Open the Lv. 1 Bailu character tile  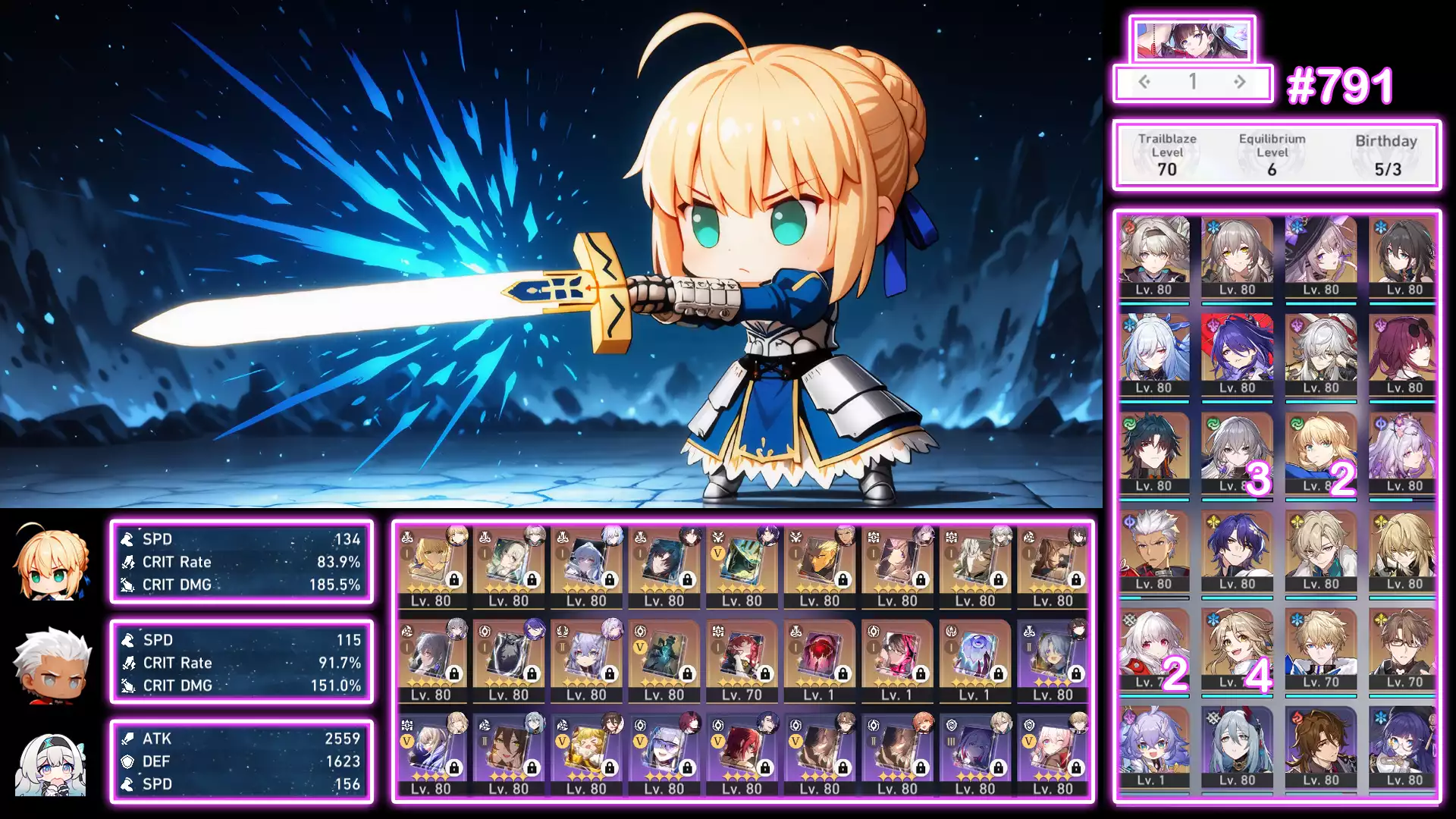point(1153,748)
